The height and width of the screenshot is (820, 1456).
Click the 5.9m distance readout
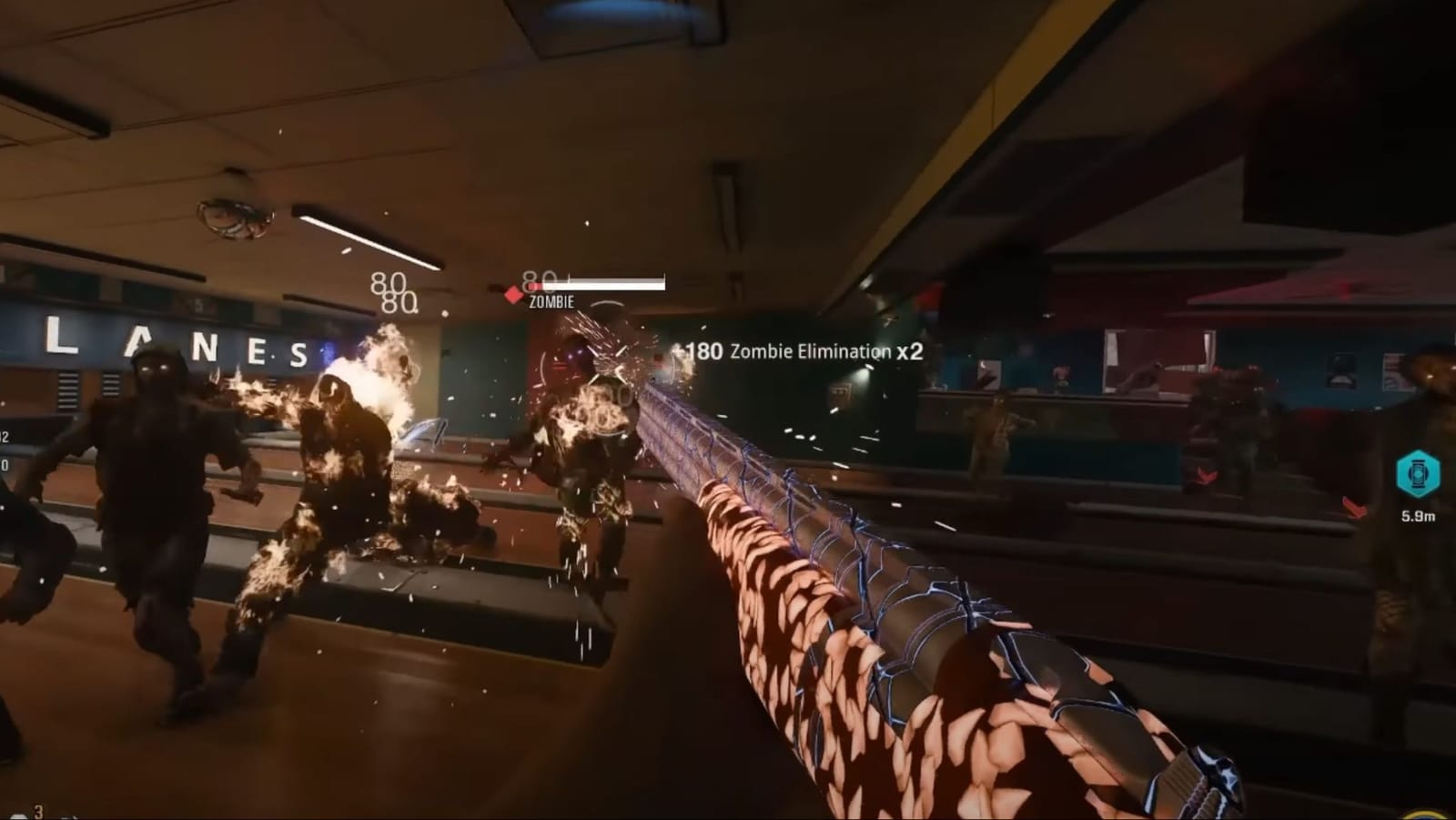1419,516
